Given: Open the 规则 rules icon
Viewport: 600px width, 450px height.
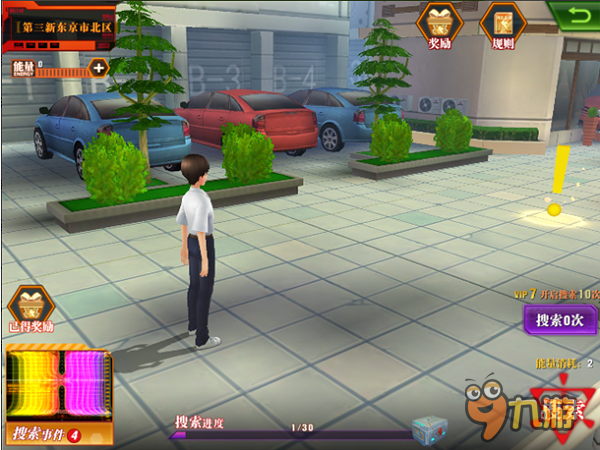Looking at the screenshot, I should [498, 24].
